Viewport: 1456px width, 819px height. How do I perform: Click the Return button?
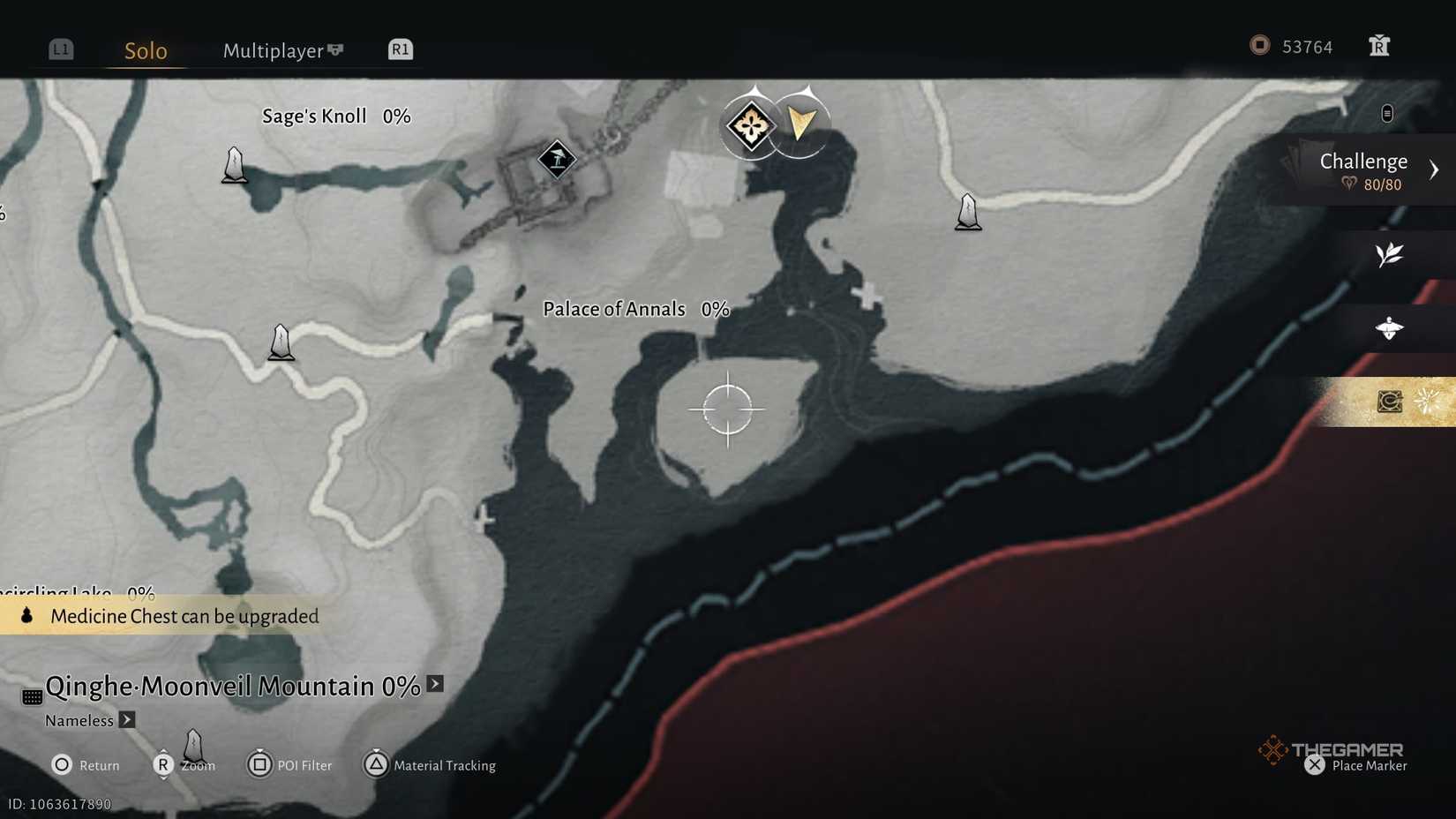click(x=86, y=765)
